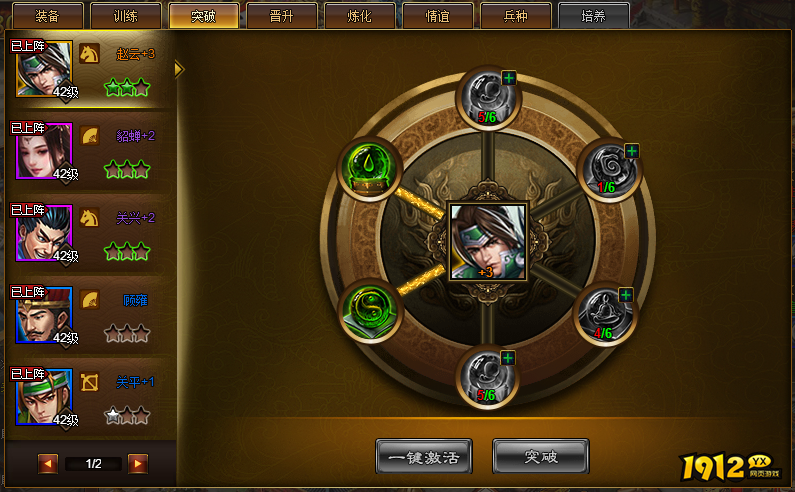This screenshot has height=492, width=795.
Task: Switch to the 装备 tab
Action: point(47,16)
